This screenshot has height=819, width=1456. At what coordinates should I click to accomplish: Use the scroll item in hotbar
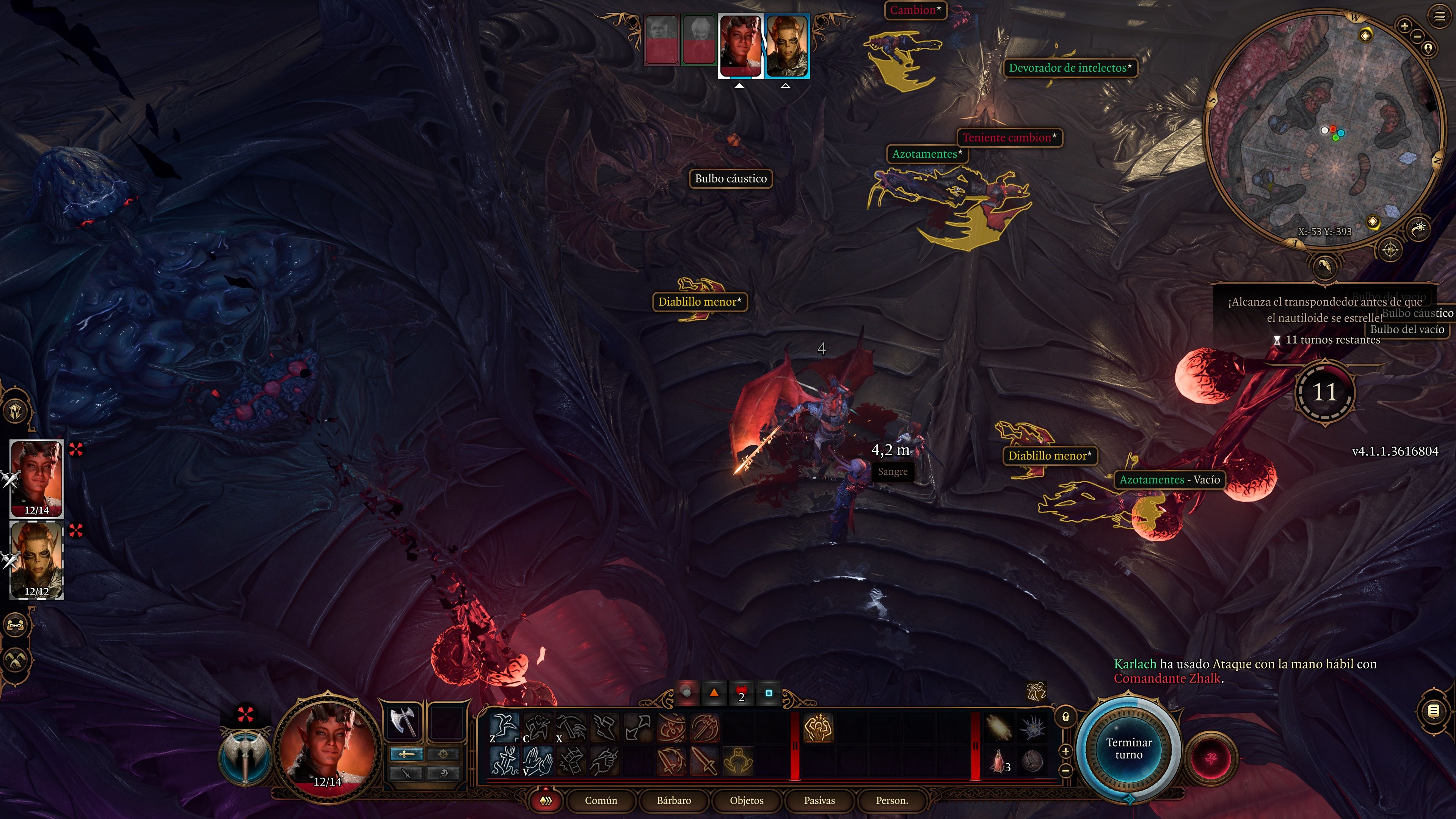[x=998, y=727]
